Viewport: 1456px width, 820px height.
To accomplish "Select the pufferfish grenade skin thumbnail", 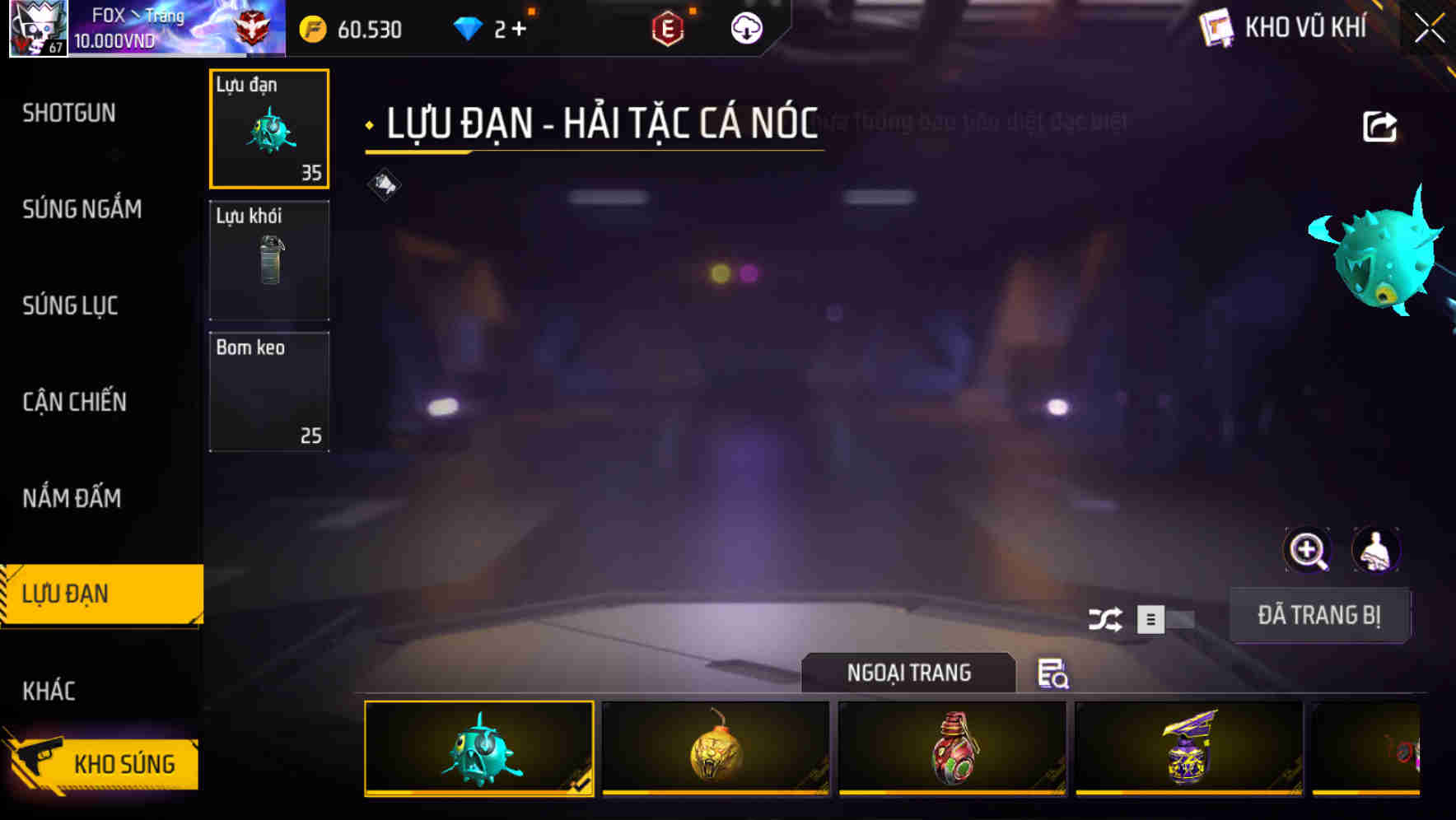I will coord(478,748).
